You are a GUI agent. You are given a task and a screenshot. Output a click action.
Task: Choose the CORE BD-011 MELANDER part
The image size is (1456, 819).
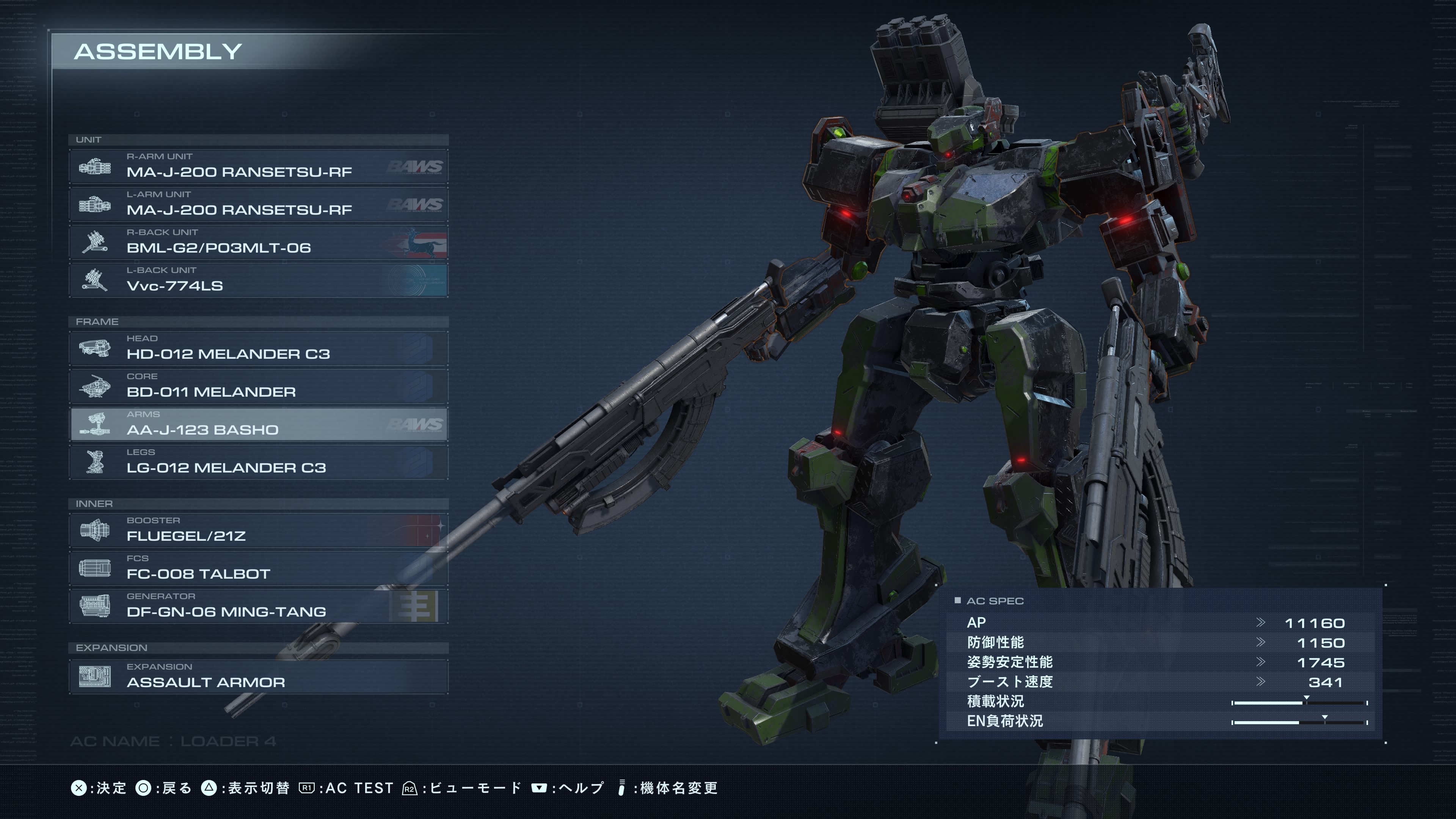pyautogui.click(x=258, y=387)
